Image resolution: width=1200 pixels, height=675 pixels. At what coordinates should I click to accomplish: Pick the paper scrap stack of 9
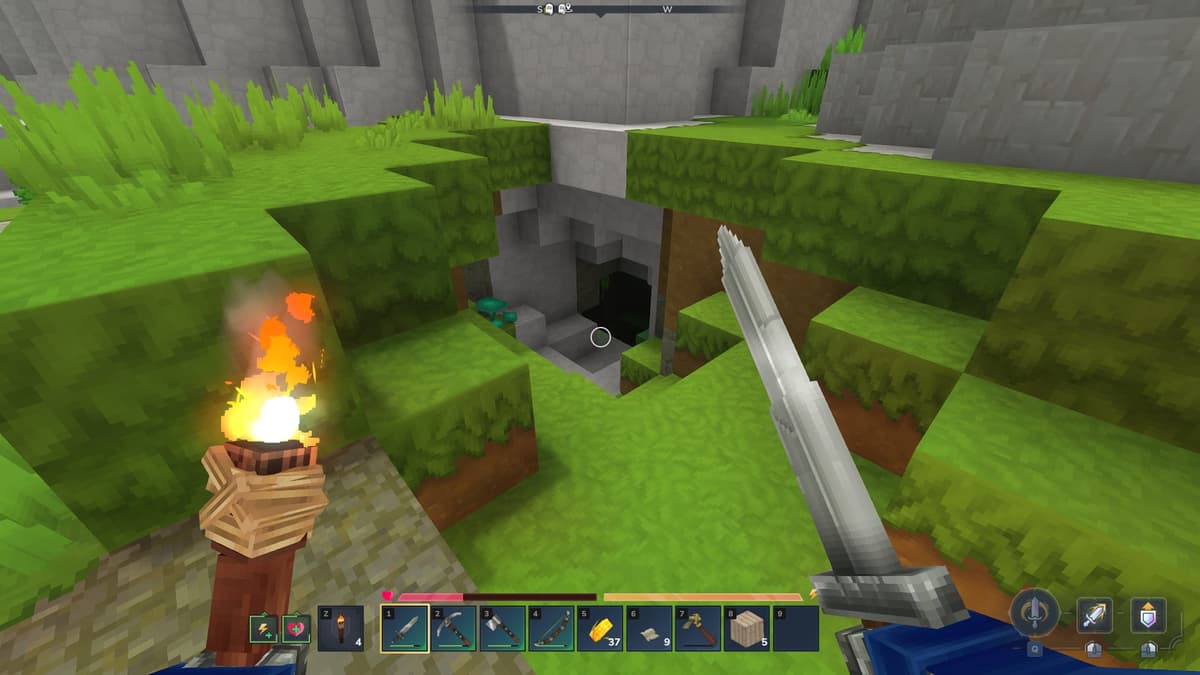point(649,629)
